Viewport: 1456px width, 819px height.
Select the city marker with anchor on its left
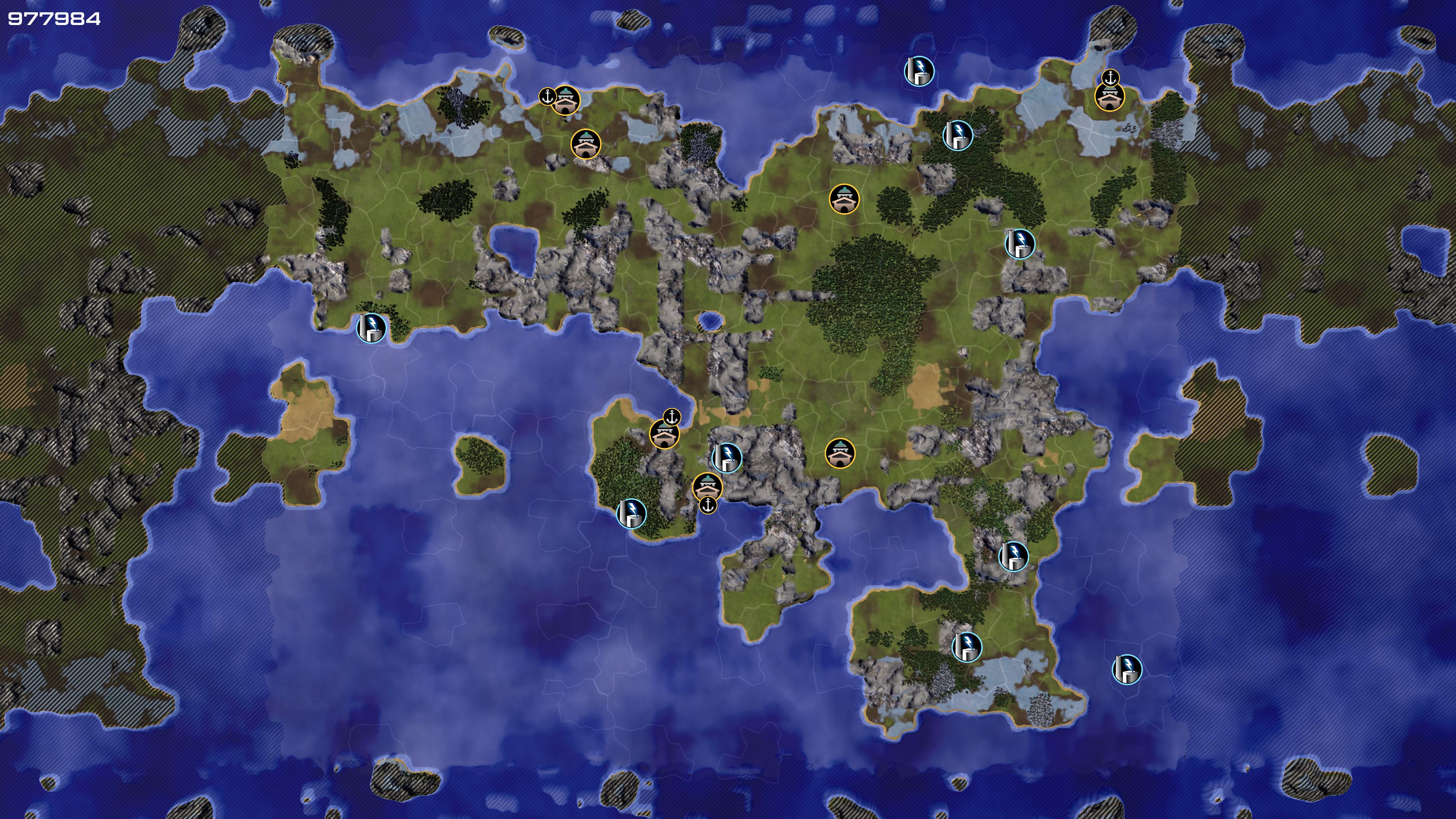point(565,100)
